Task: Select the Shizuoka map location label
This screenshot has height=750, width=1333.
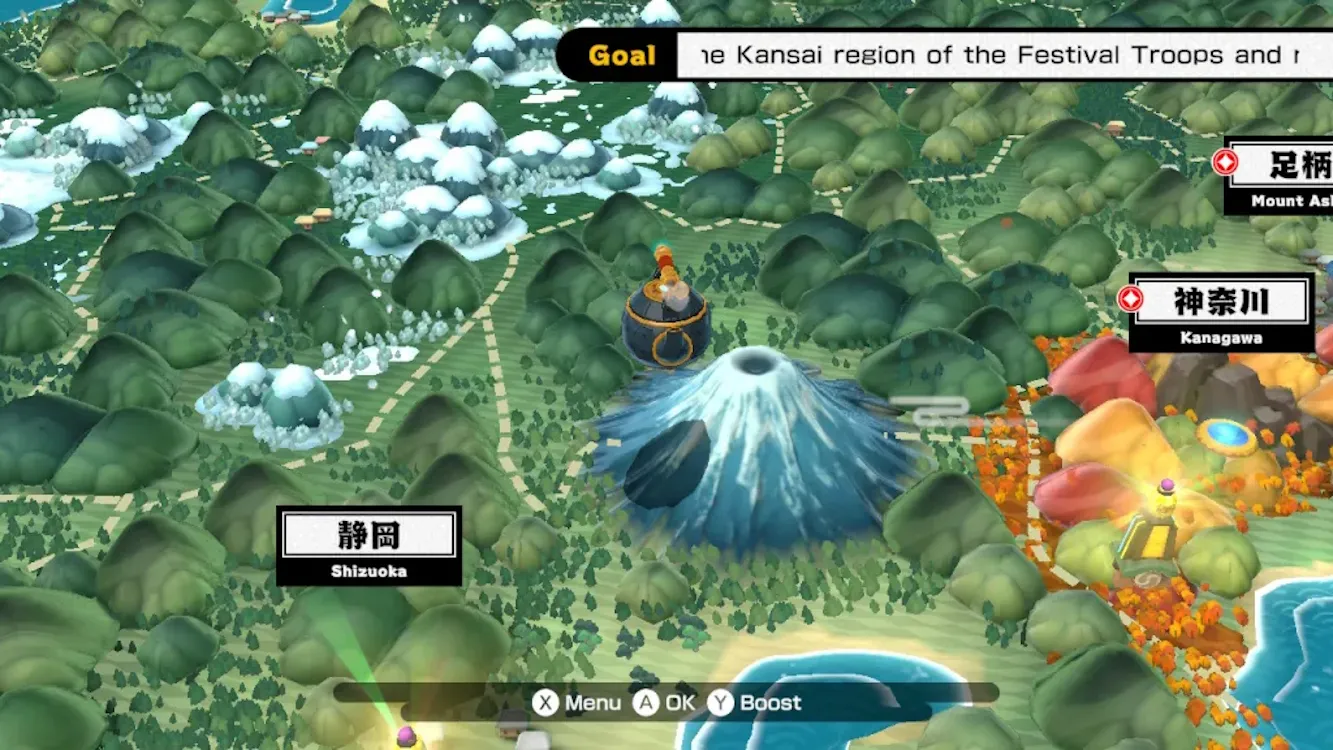Action: (x=369, y=546)
